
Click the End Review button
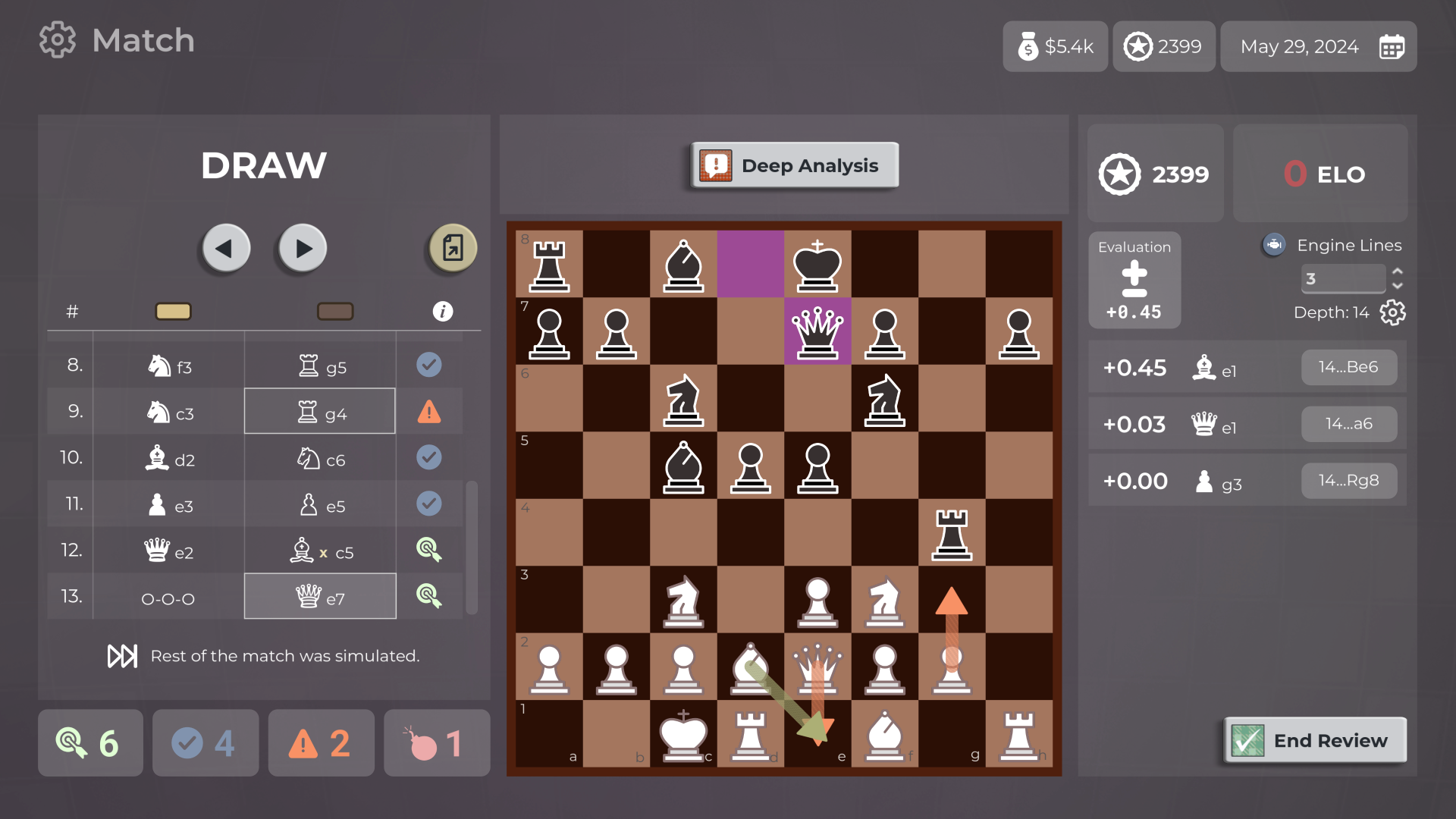[1315, 740]
